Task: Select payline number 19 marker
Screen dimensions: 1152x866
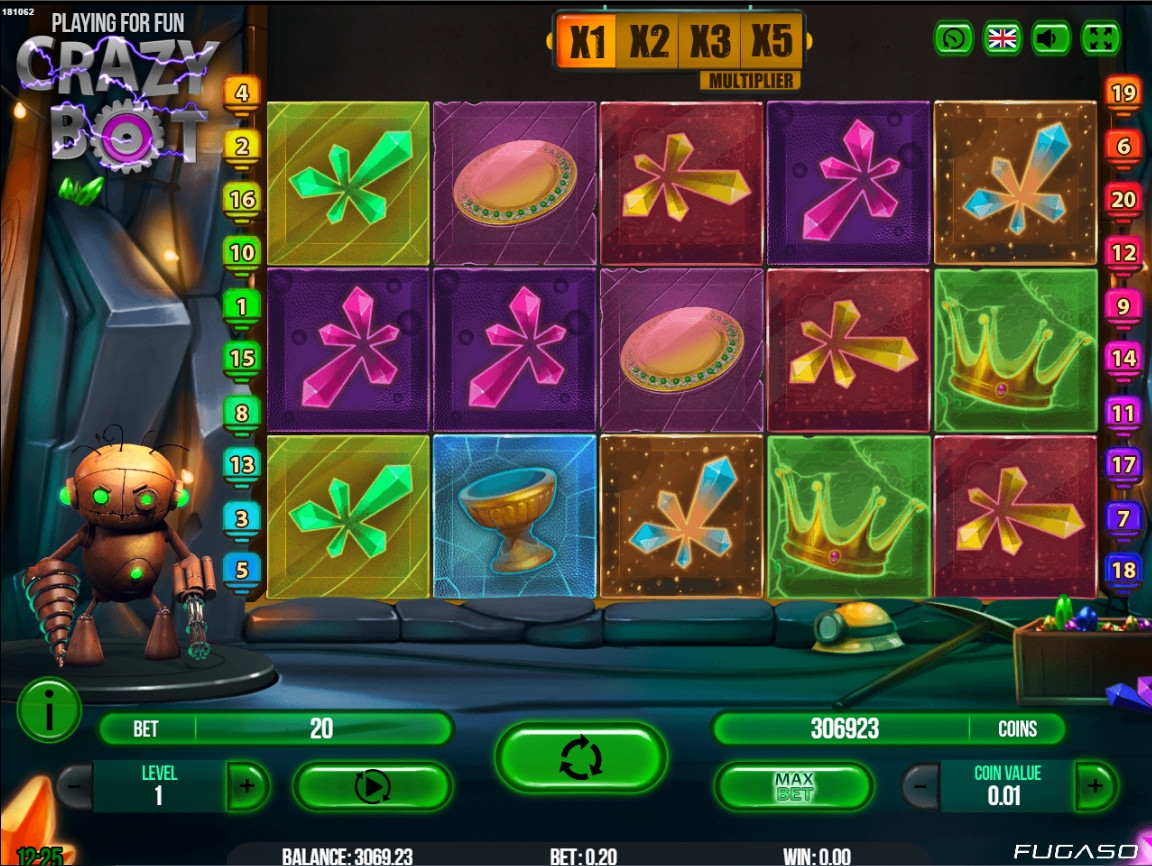Action: pos(1123,94)
